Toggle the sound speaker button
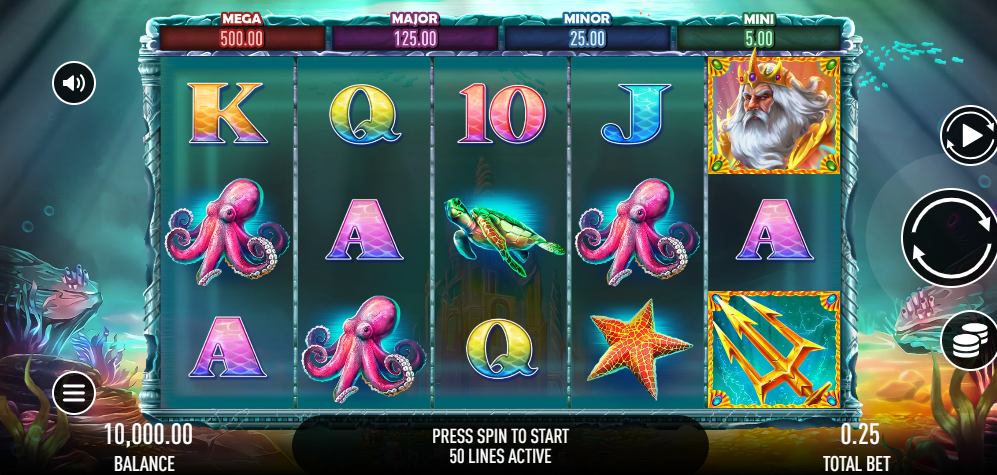Image resolution: width=997 pixels, height=475 pixels. [74, 83]
